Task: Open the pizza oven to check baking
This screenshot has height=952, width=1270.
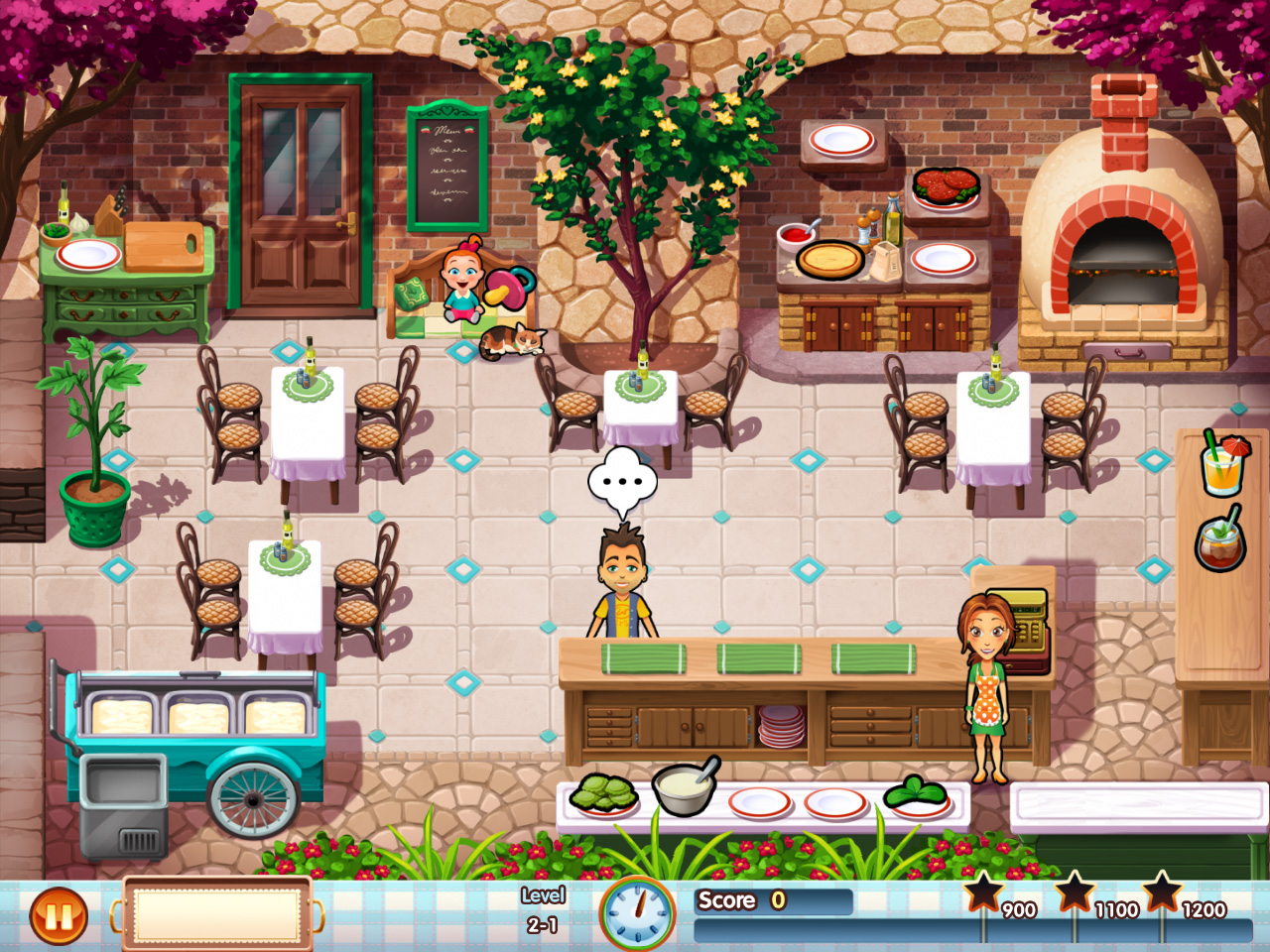Action: pyautogui.click(x=1121, y=268)
